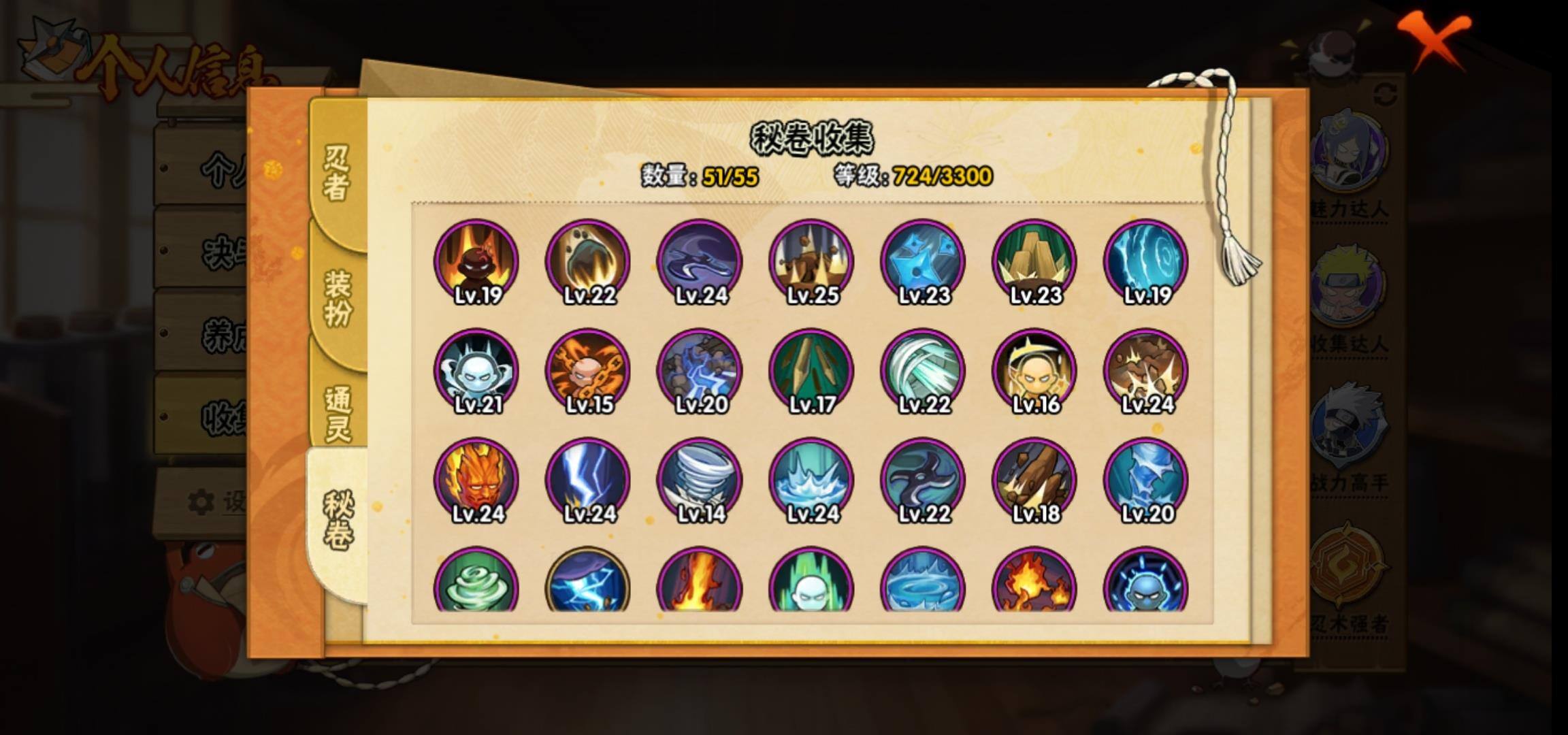Select the Lv.20 ice pillar scroll

tap(1146, 480)
